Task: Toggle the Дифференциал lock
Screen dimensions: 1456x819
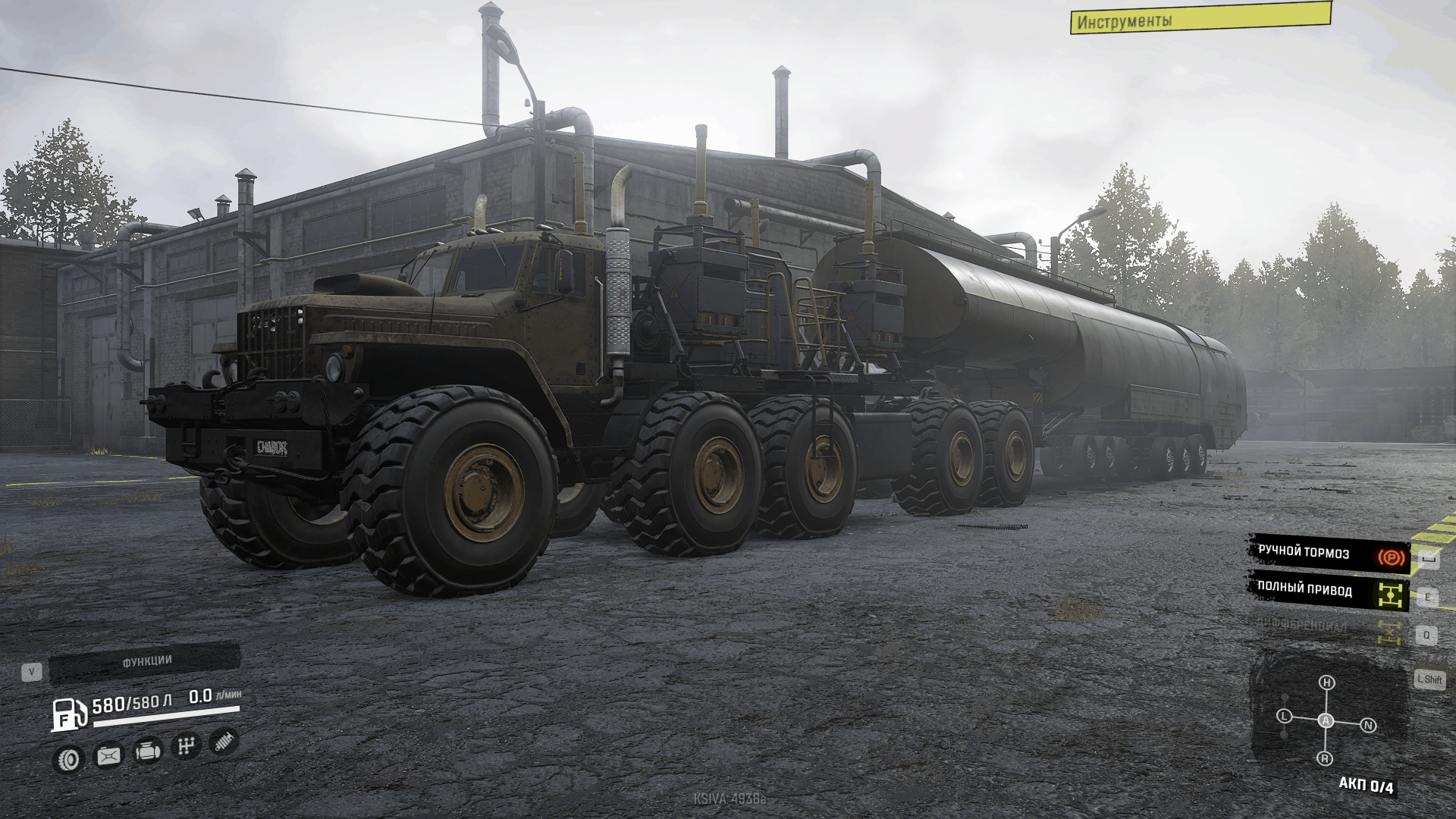Action: [x=1329, y=628]
